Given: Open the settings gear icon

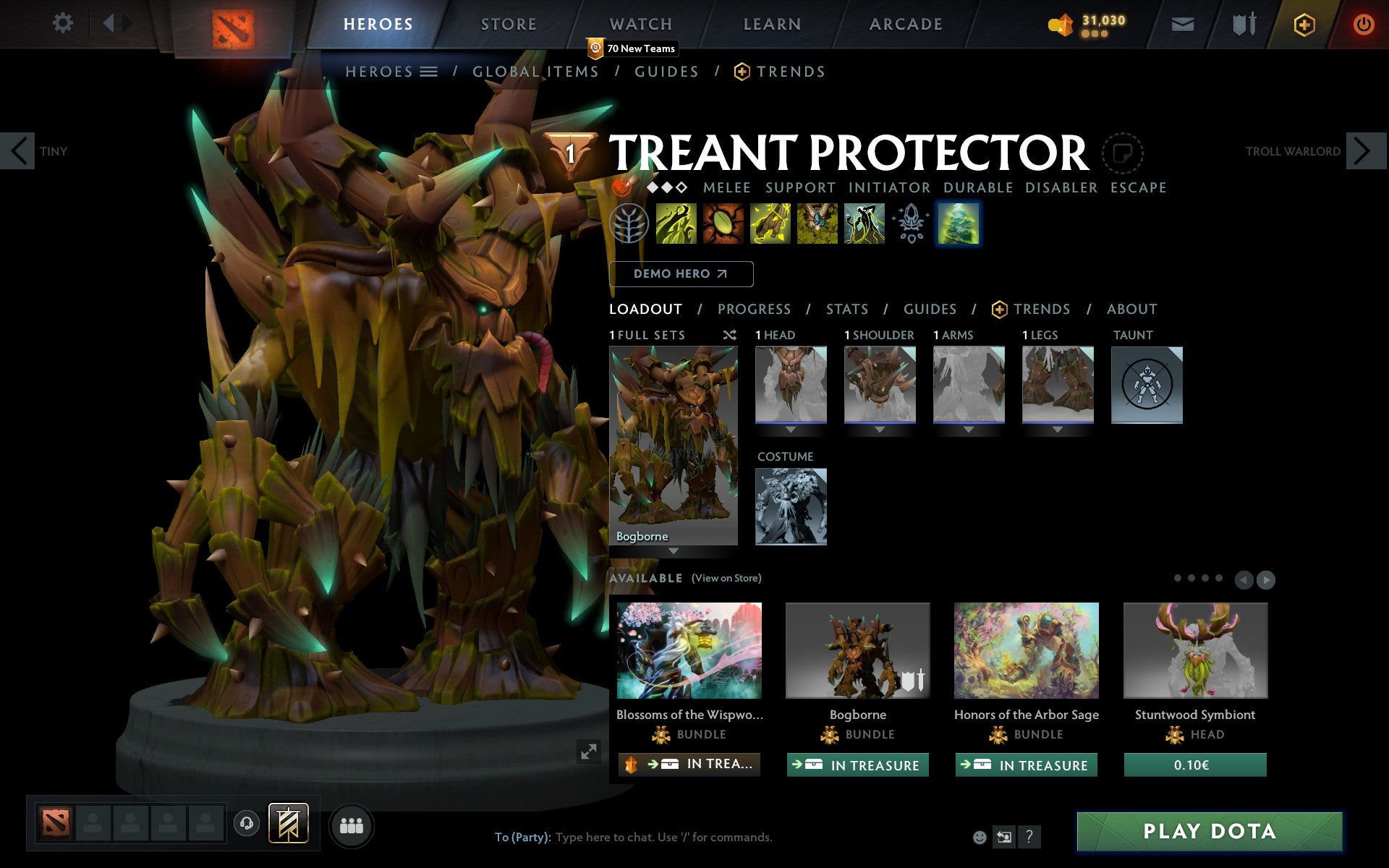Looking at the screenshot, I should [64, 23].
